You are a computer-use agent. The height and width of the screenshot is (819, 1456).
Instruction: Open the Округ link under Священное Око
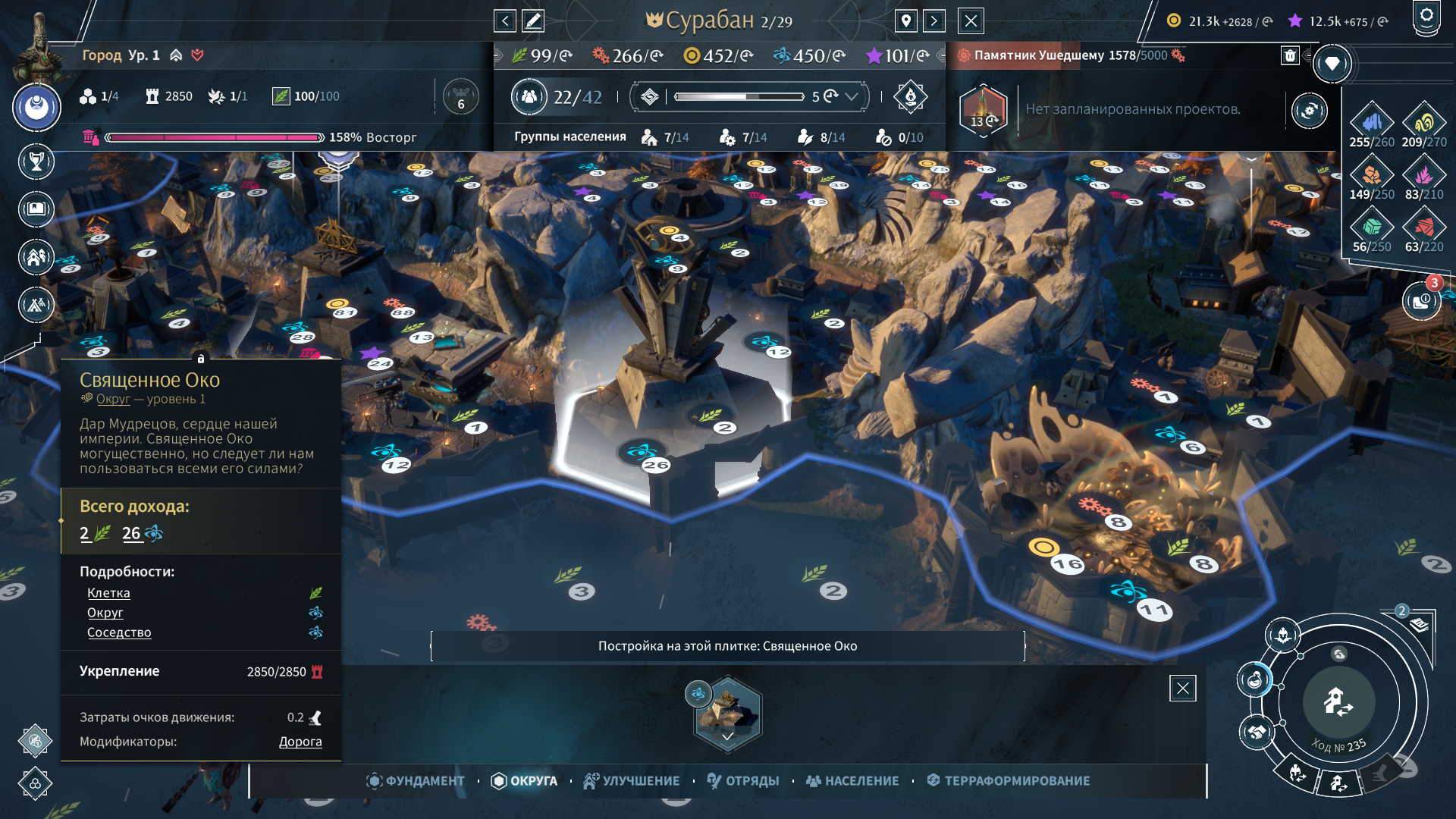coord(113,399)
